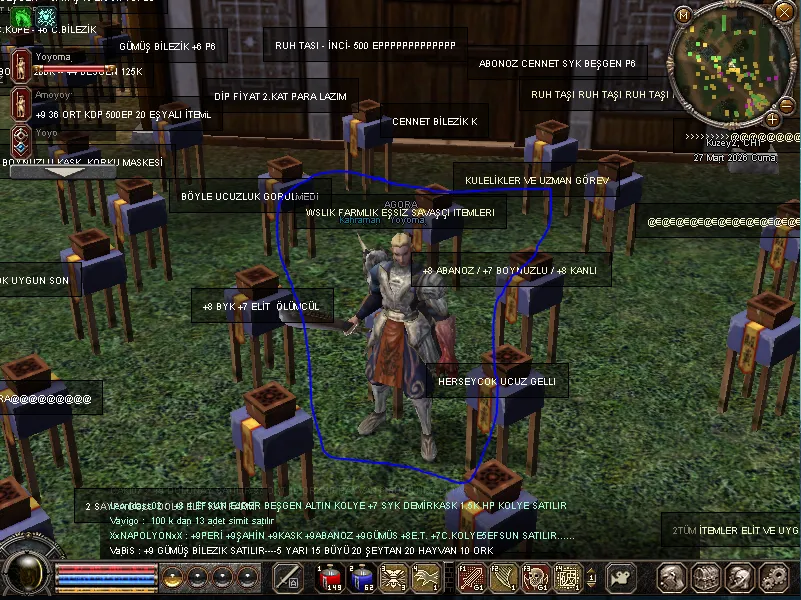Zoom in the minimap with plus button
This screenshot has height=600, width=801.
[772, 119]
